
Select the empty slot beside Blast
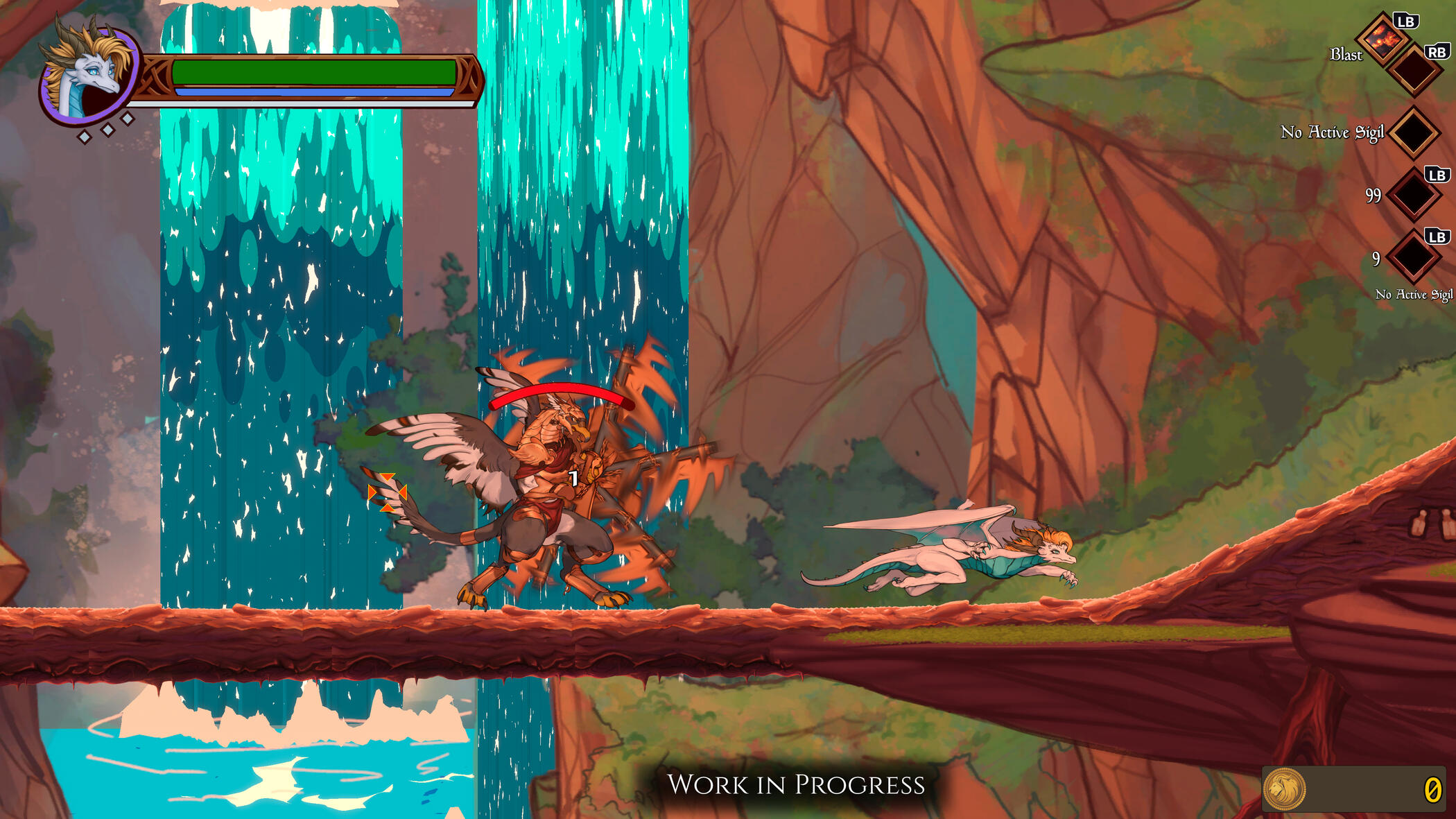tap(1414, 69)
